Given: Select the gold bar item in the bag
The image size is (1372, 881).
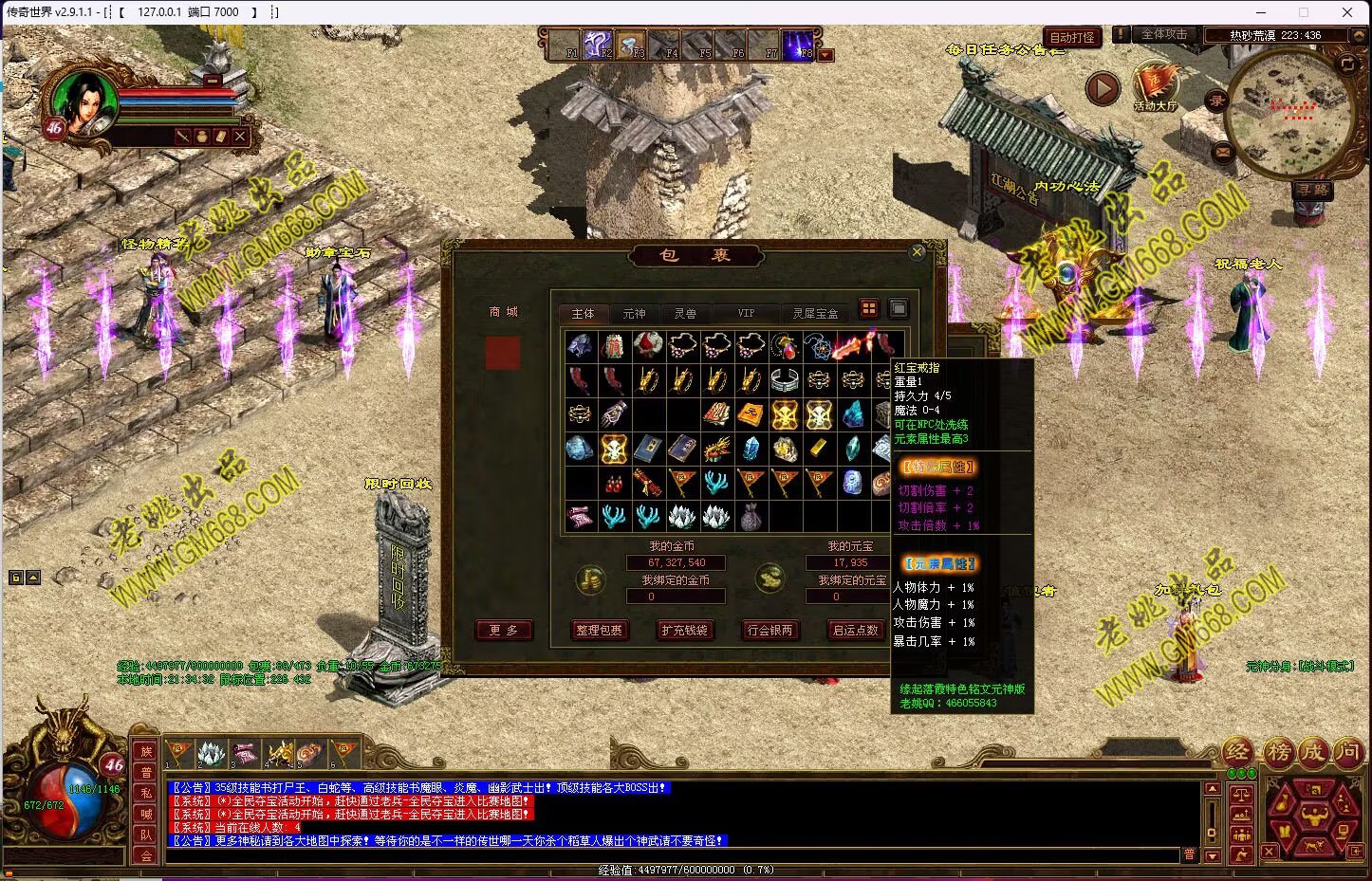Looking at the screenshot, I should tap(819, 449).
